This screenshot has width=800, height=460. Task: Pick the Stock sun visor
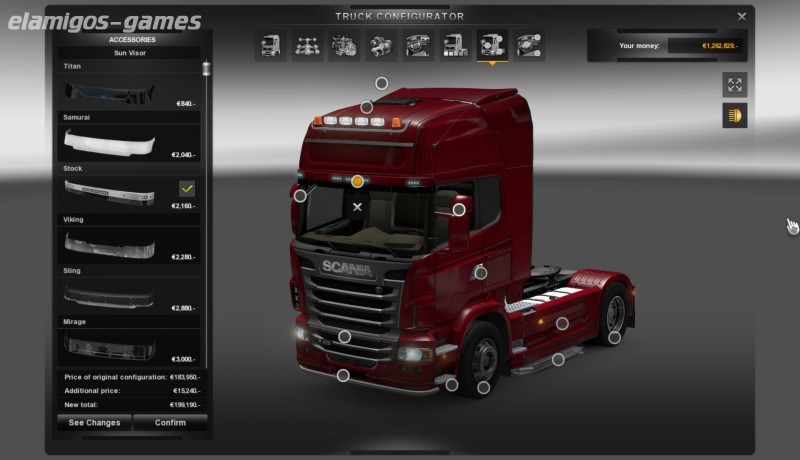pyautogui.click(x=128, y=193)
